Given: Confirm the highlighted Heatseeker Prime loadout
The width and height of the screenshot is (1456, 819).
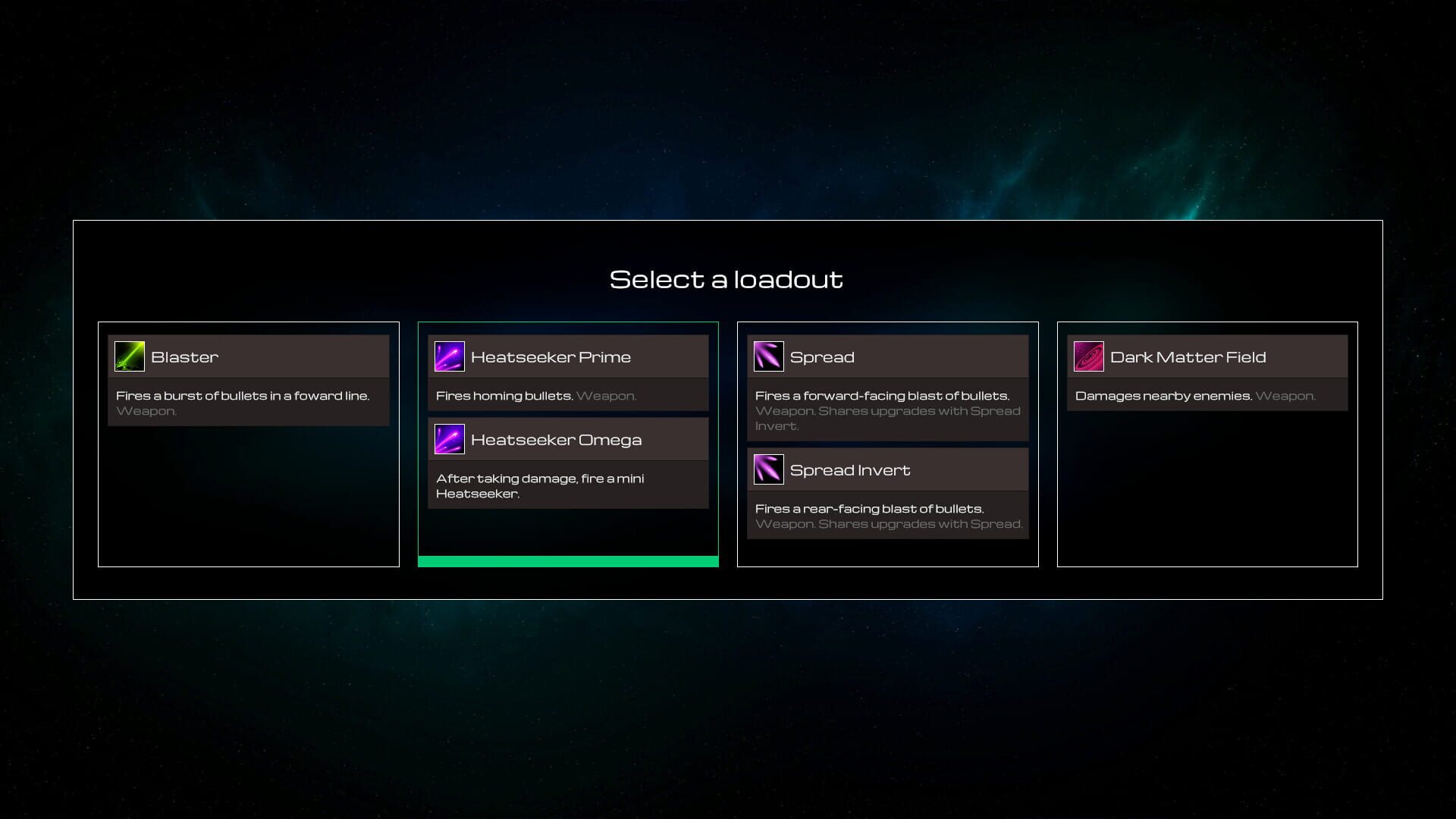Looking at the screenshot, I should point(568,444).
